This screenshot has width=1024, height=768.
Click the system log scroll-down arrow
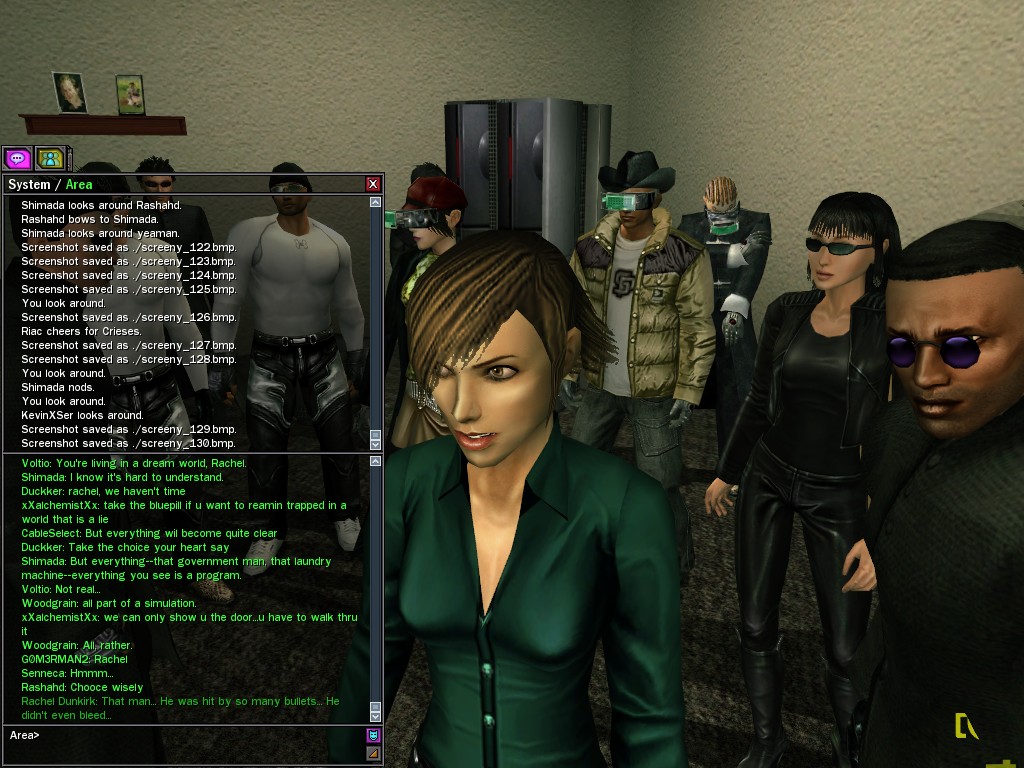pos(376,444)
